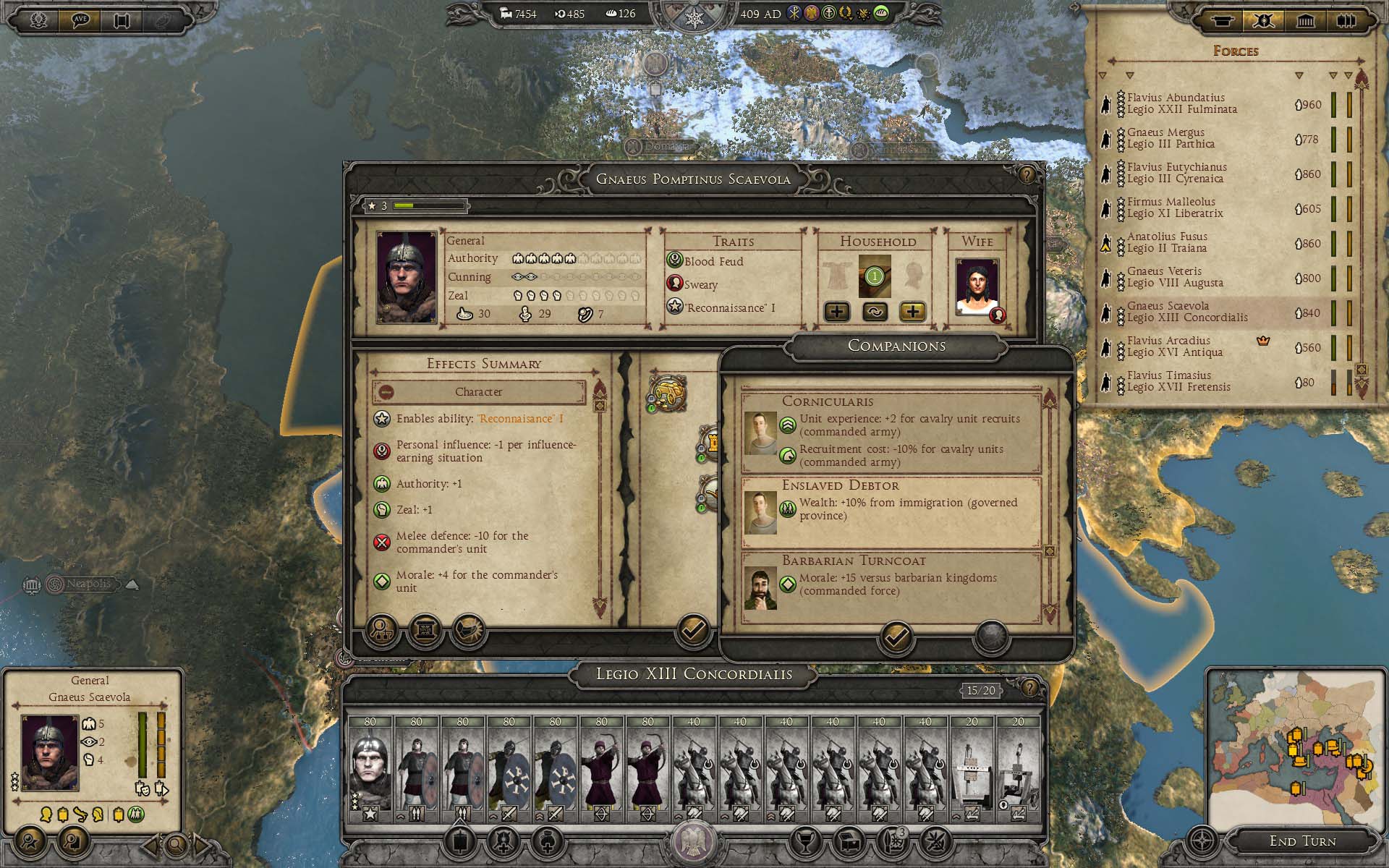The image size is (1389, 868).
Task: Pick the Enslaved Debtor companion
Action: click(x=891, y=509)
